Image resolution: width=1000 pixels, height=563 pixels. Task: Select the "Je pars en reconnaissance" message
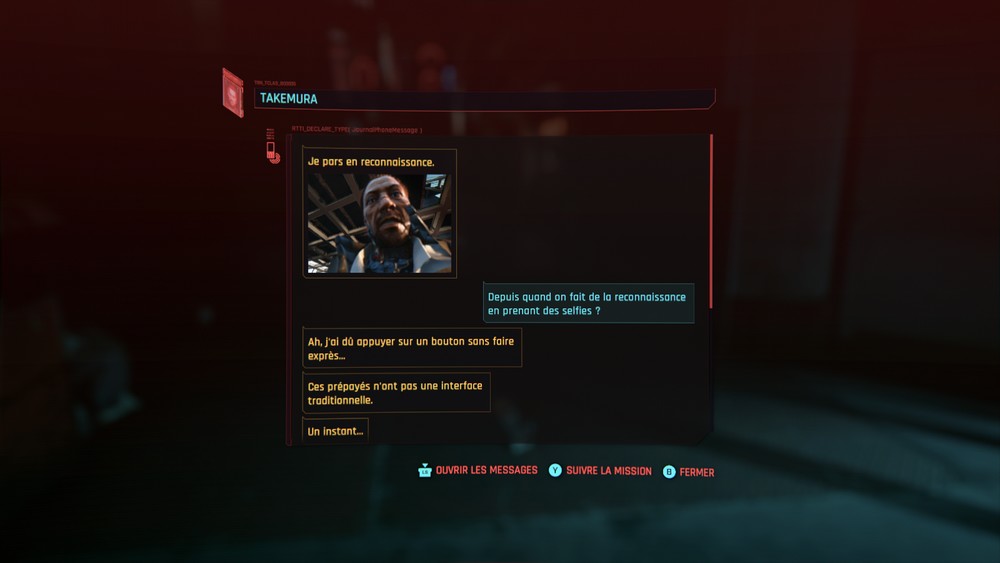pos(370,162)
